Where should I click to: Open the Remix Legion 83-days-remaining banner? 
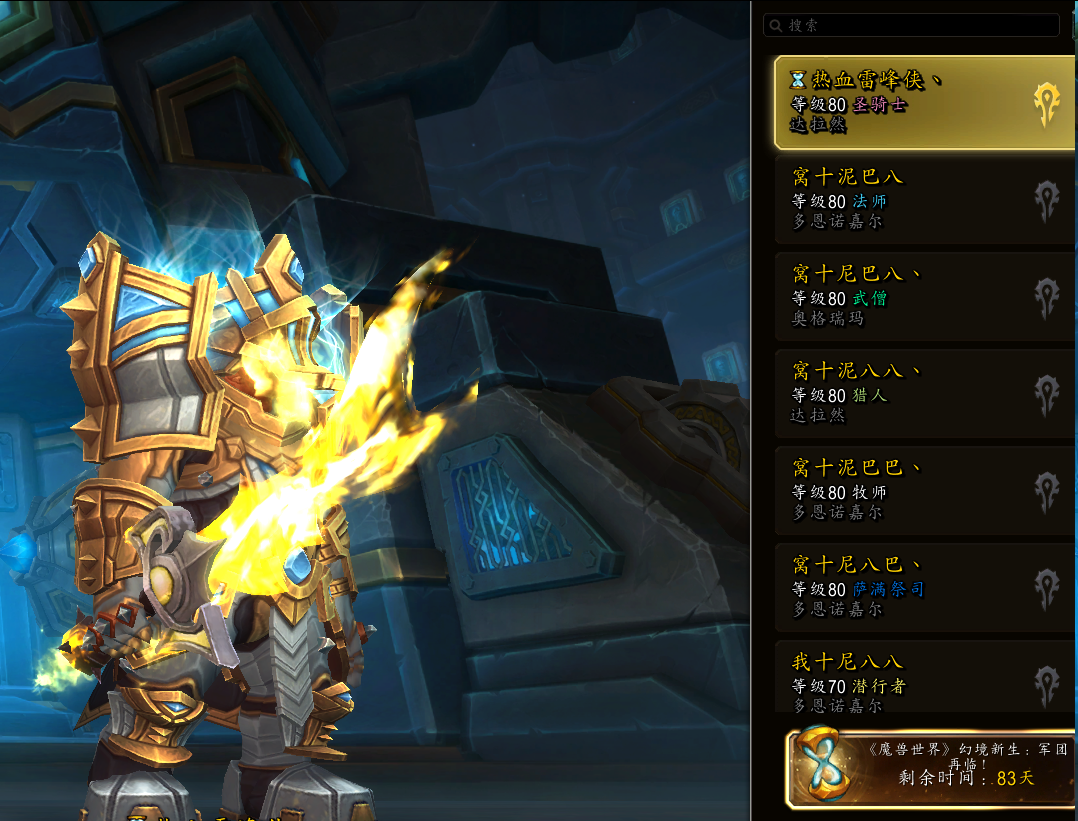coord(931,767)
